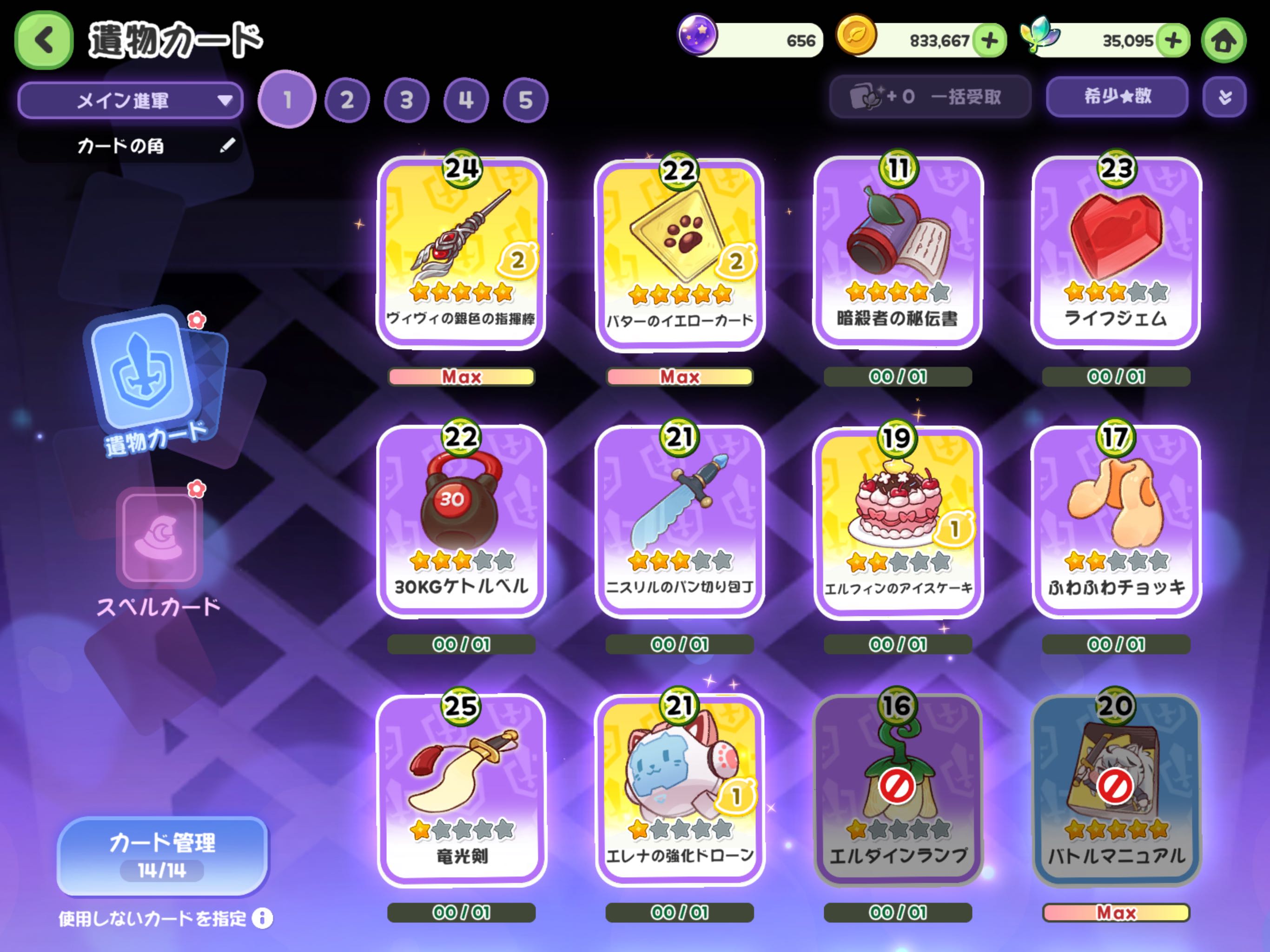
Task: Select the disabled バトルマニュアル card
Action: pos(1116,790)
